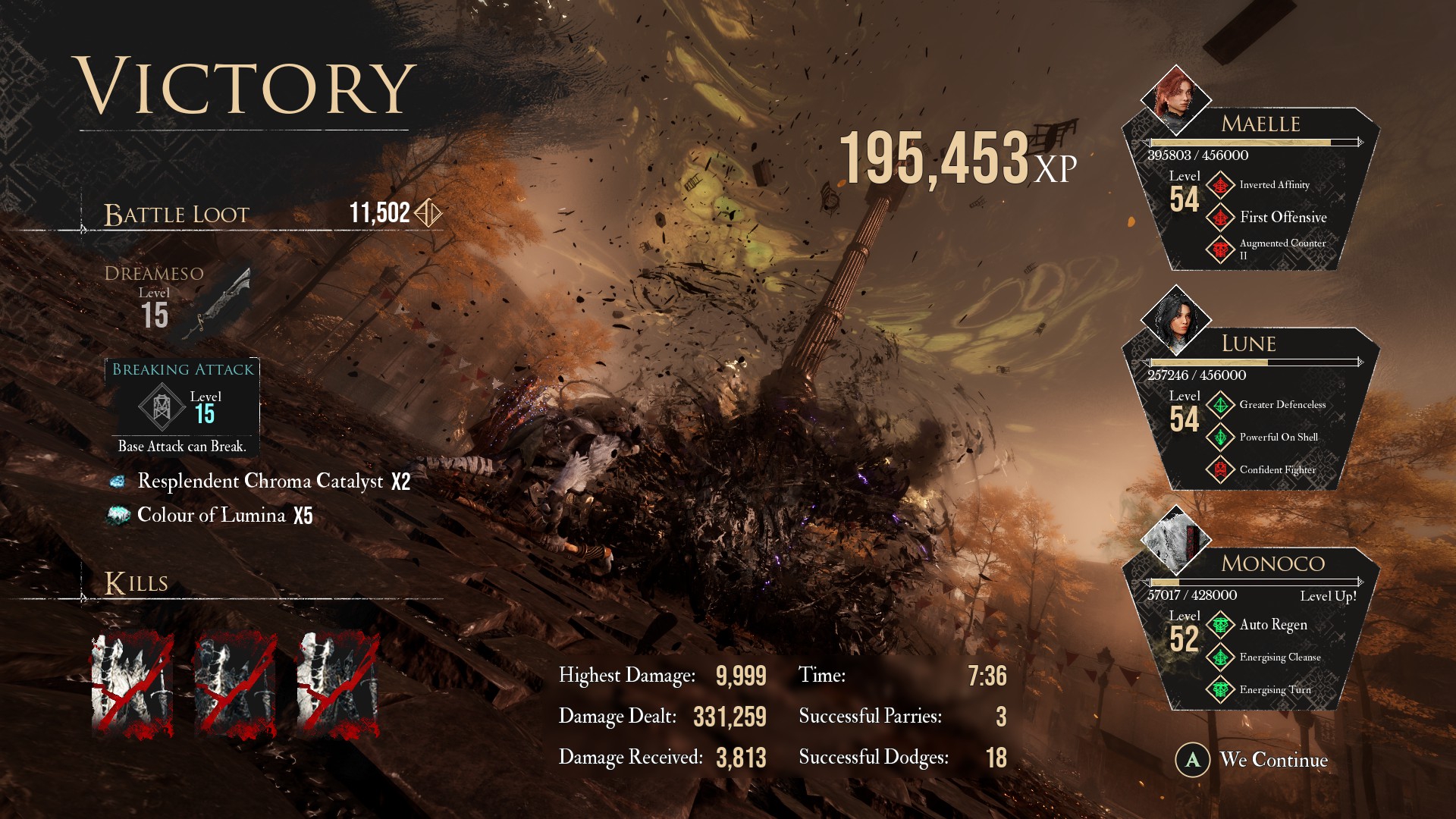Select Monoco's character portrait
This screenshot has height=819, width=1456.
point(1175,539)
